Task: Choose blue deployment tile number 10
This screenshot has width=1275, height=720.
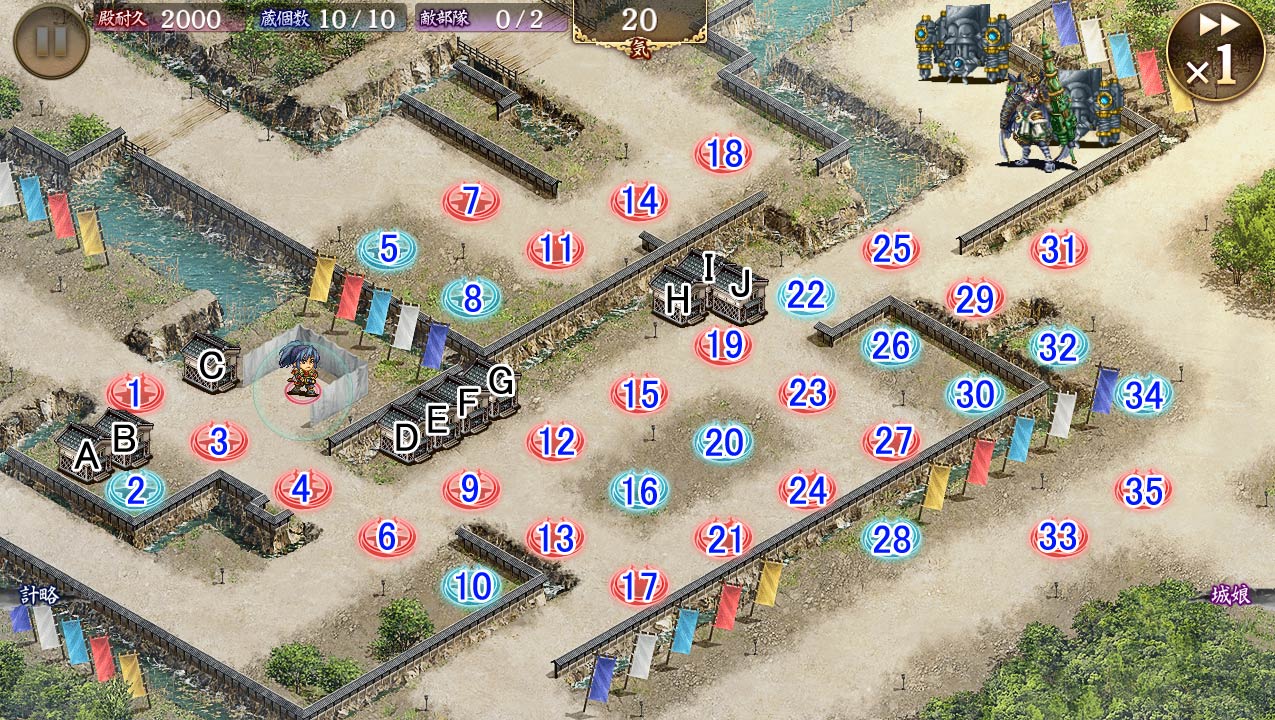Action: [471, 586]
